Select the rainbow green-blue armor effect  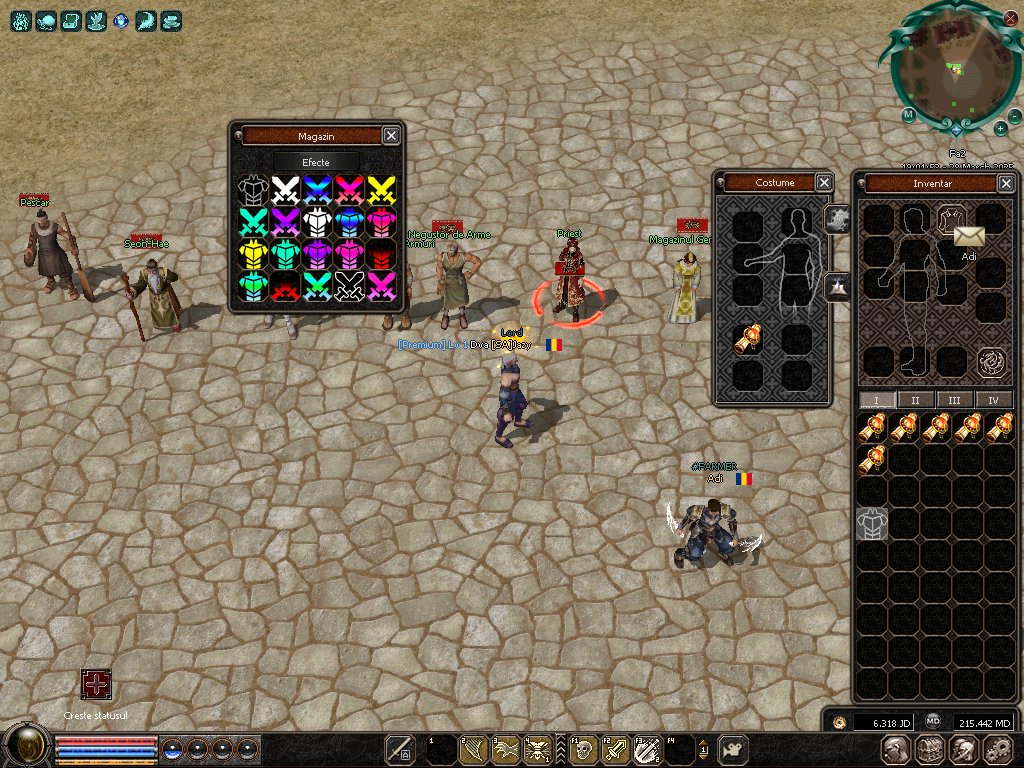click(x=254, y=286)
